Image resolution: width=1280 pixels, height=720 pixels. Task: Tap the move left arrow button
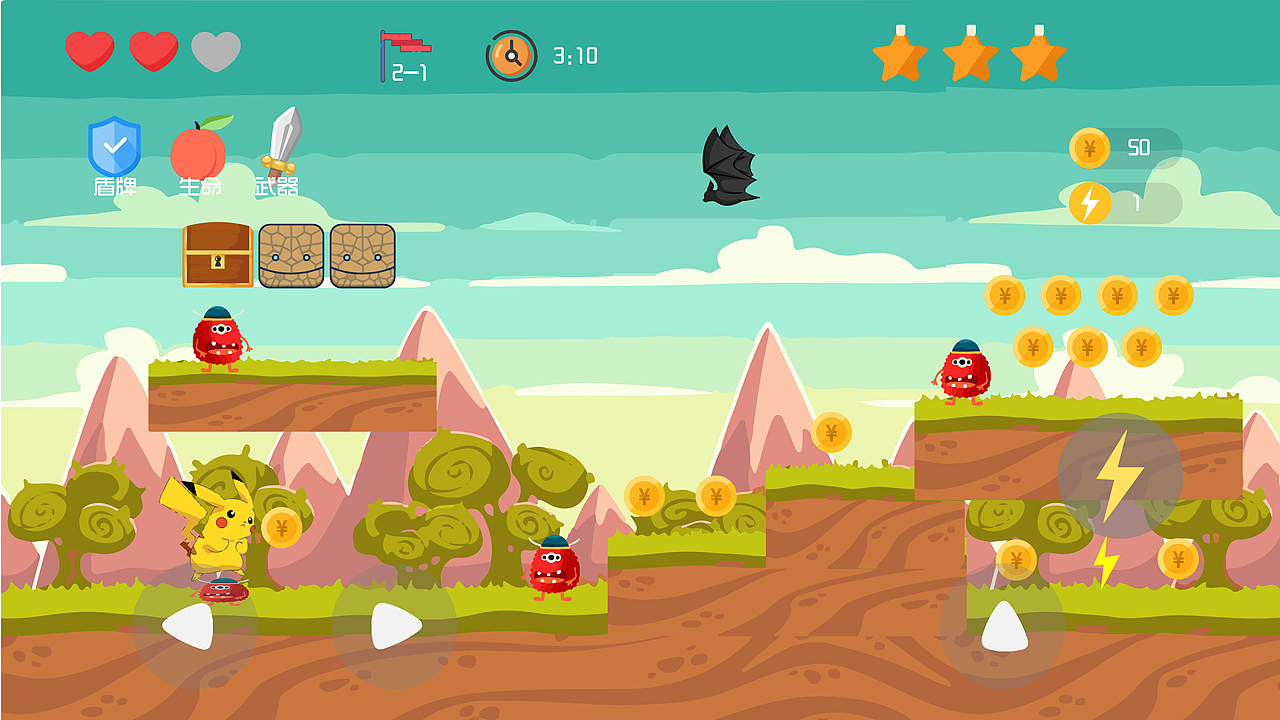193,627
